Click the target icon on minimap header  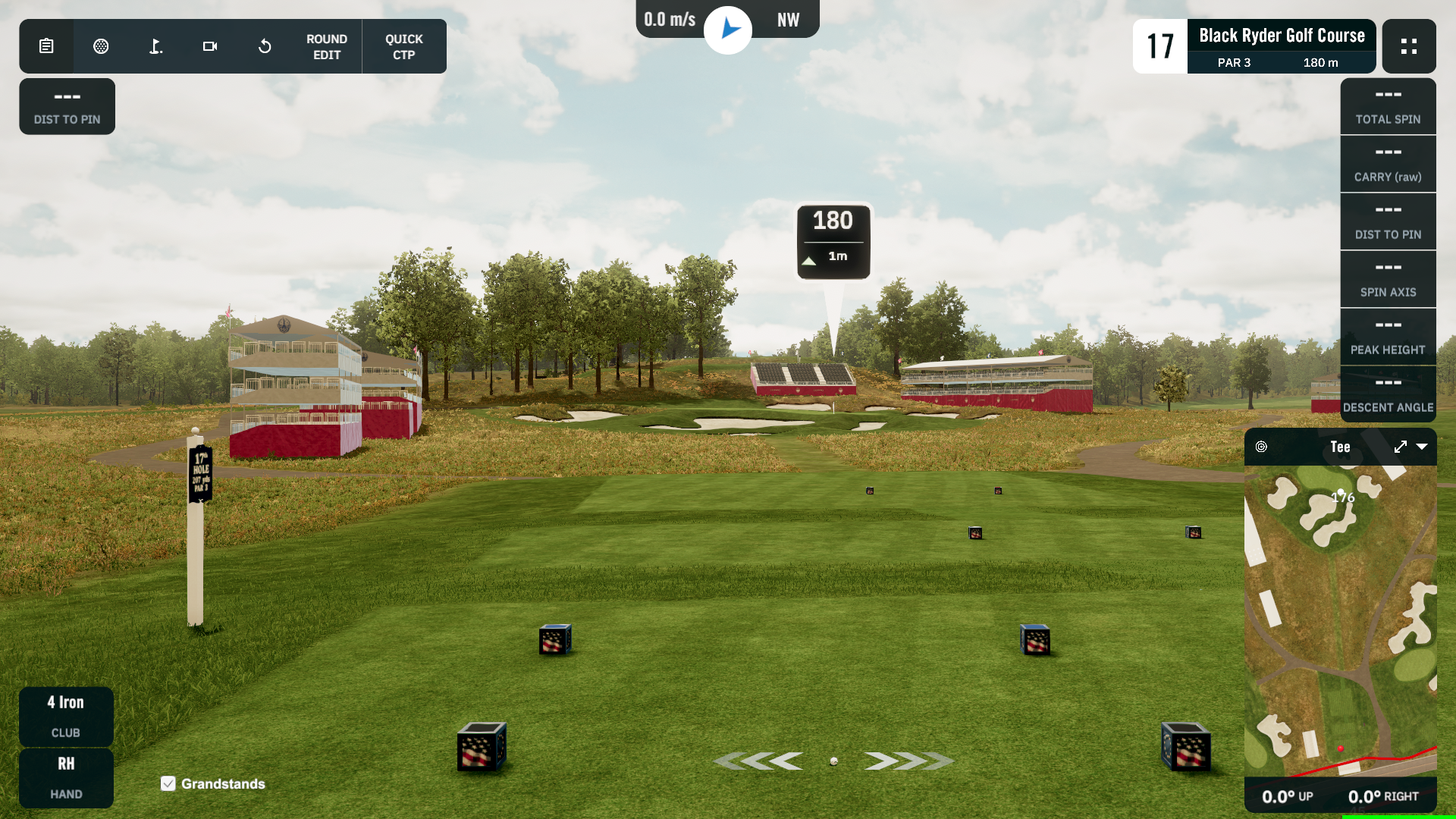pos(1261,447)
